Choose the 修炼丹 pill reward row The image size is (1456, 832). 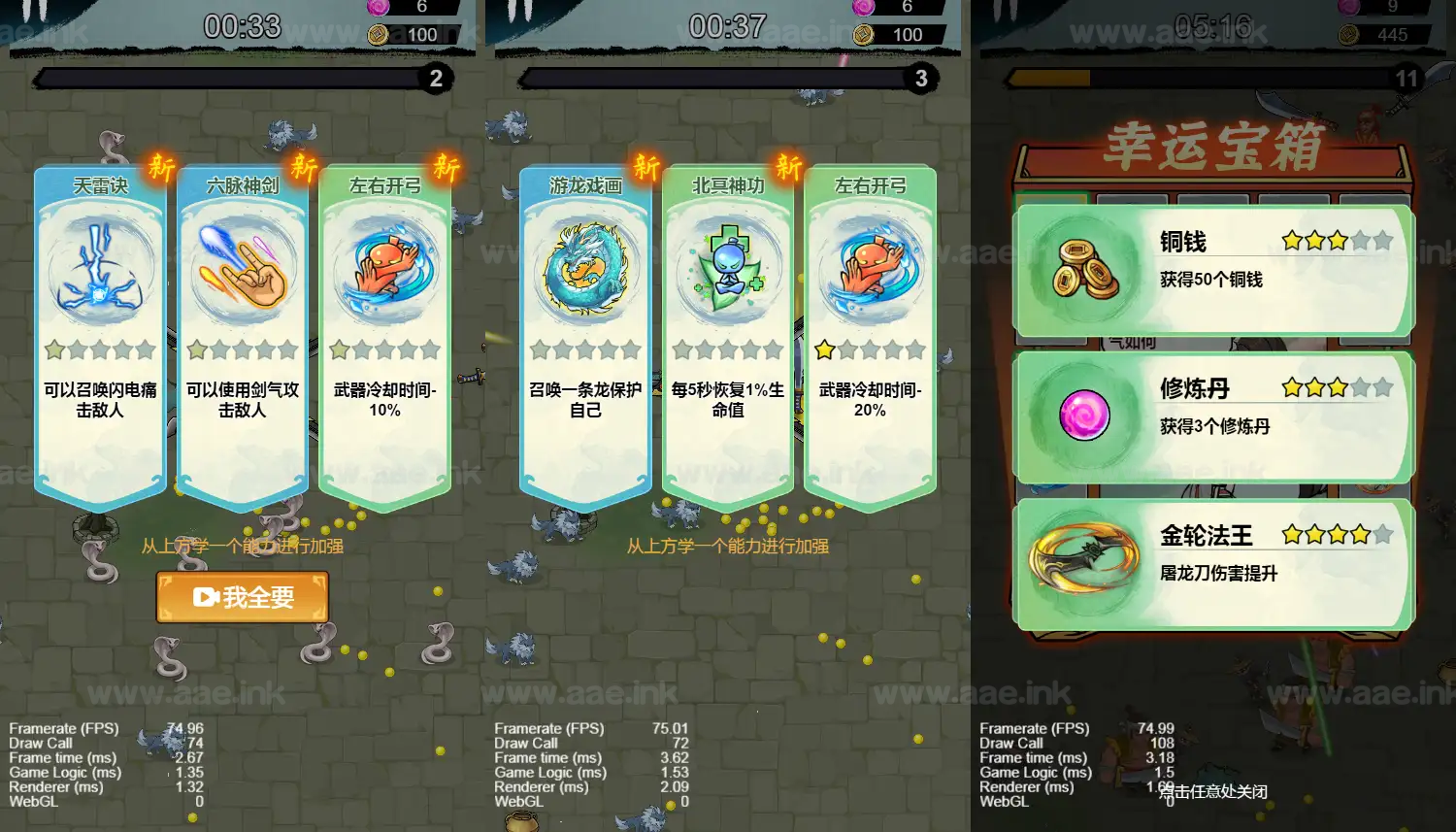tap(1213, 416)
